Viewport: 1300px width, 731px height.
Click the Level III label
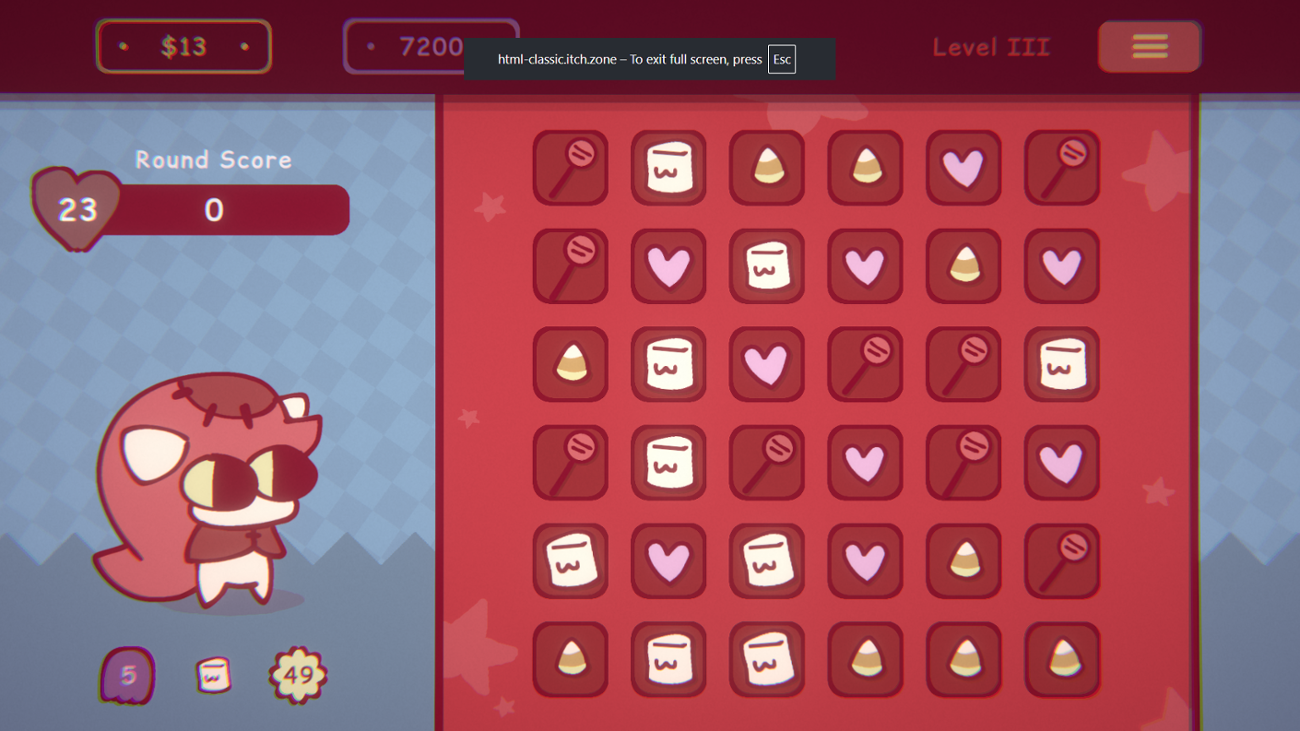pos(991,46)
